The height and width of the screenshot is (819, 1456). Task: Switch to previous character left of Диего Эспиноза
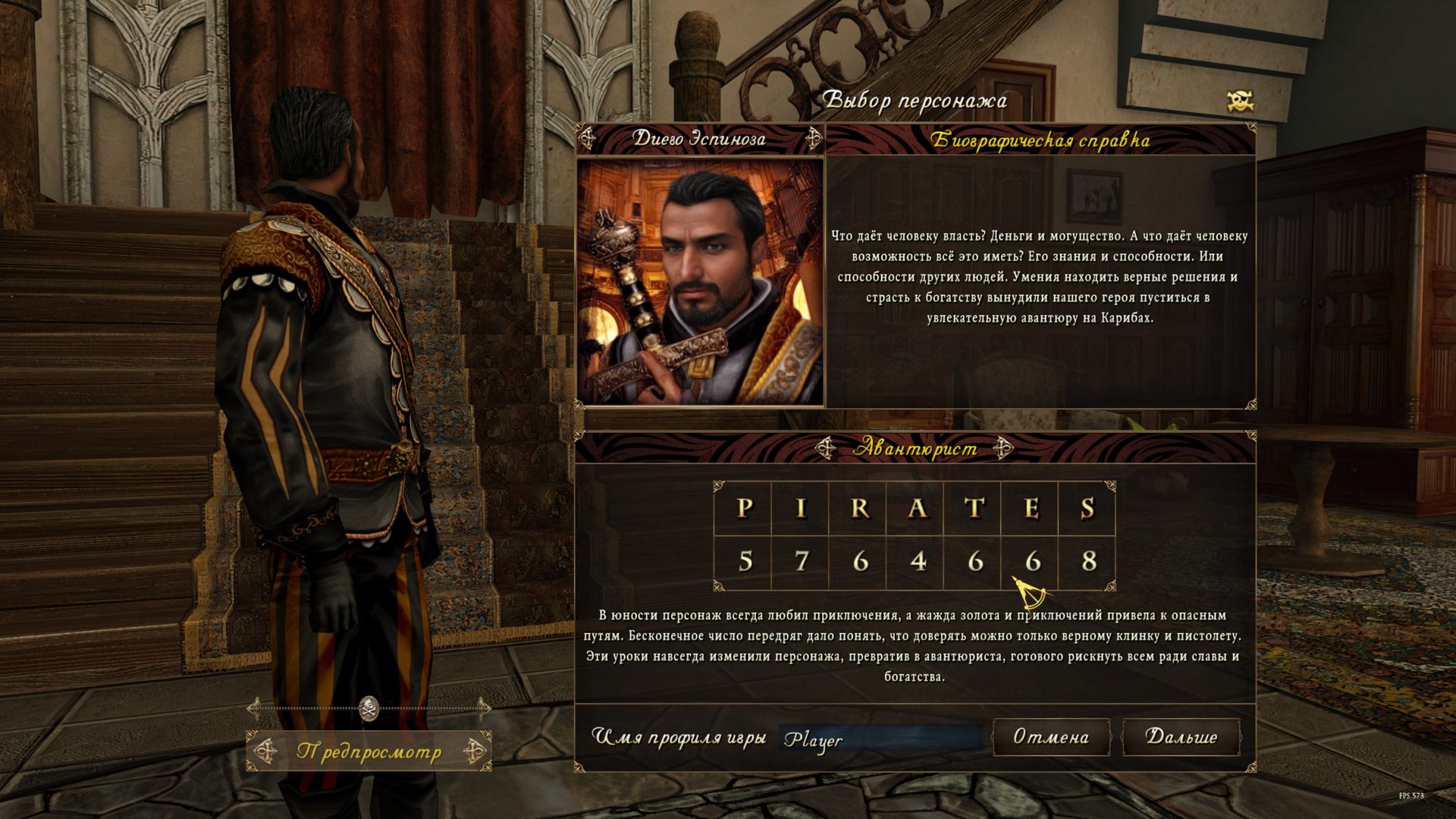coord(588,139)
